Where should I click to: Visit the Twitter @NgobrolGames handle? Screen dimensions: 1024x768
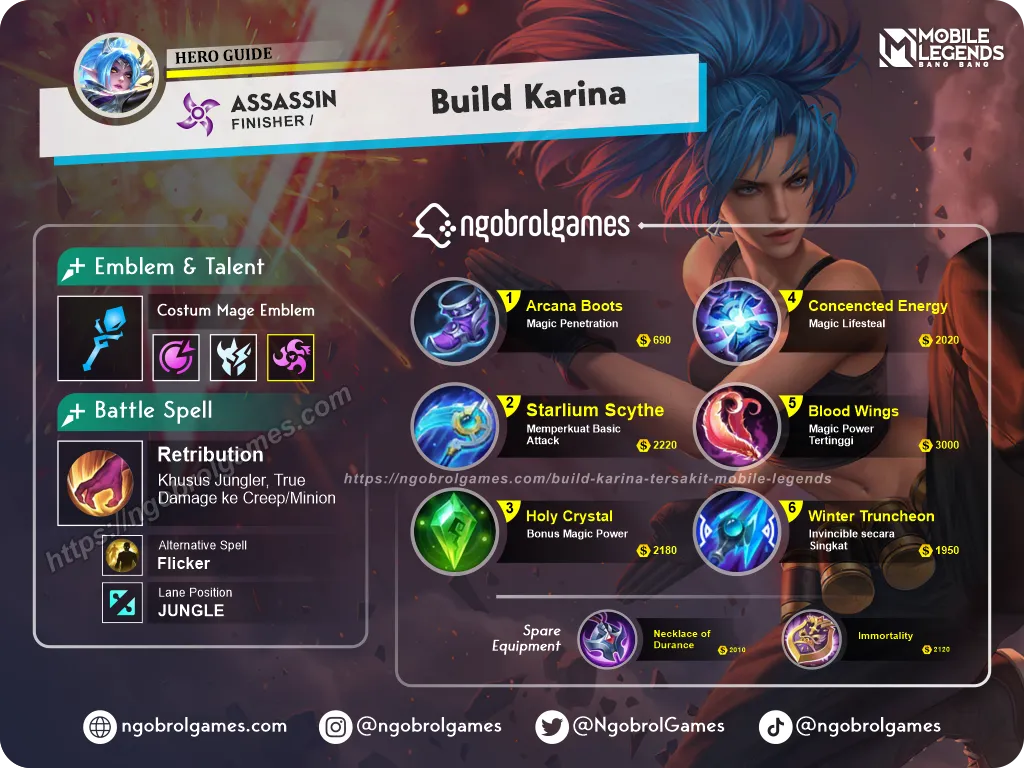(x=630, y=727)
